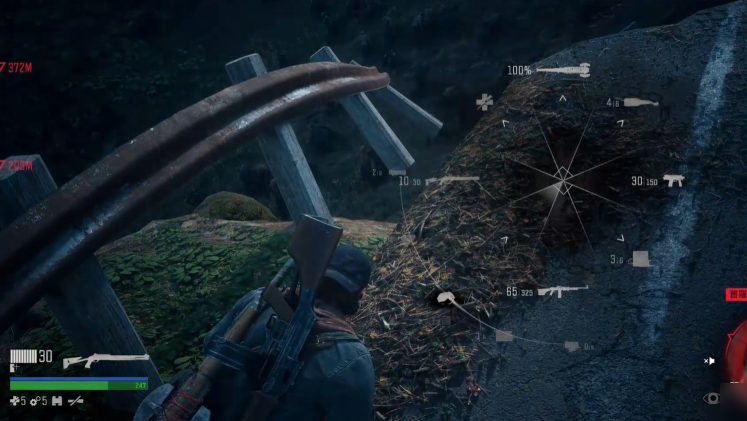
Task: Pick the shotgun slot showing 10 shells
Action: 452,180
